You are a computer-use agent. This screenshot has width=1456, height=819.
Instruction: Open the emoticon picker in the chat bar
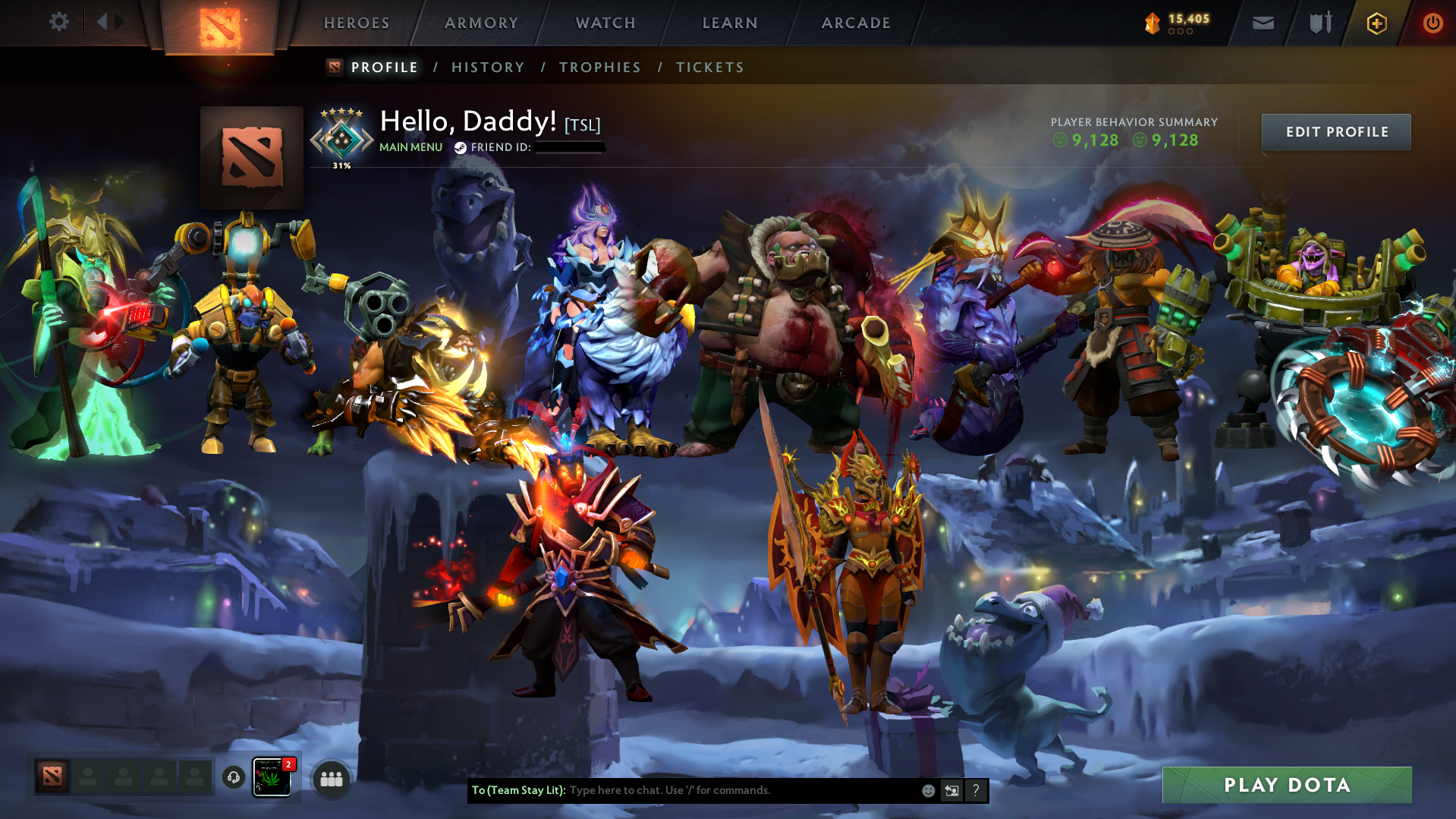click(x=928, y=790)
